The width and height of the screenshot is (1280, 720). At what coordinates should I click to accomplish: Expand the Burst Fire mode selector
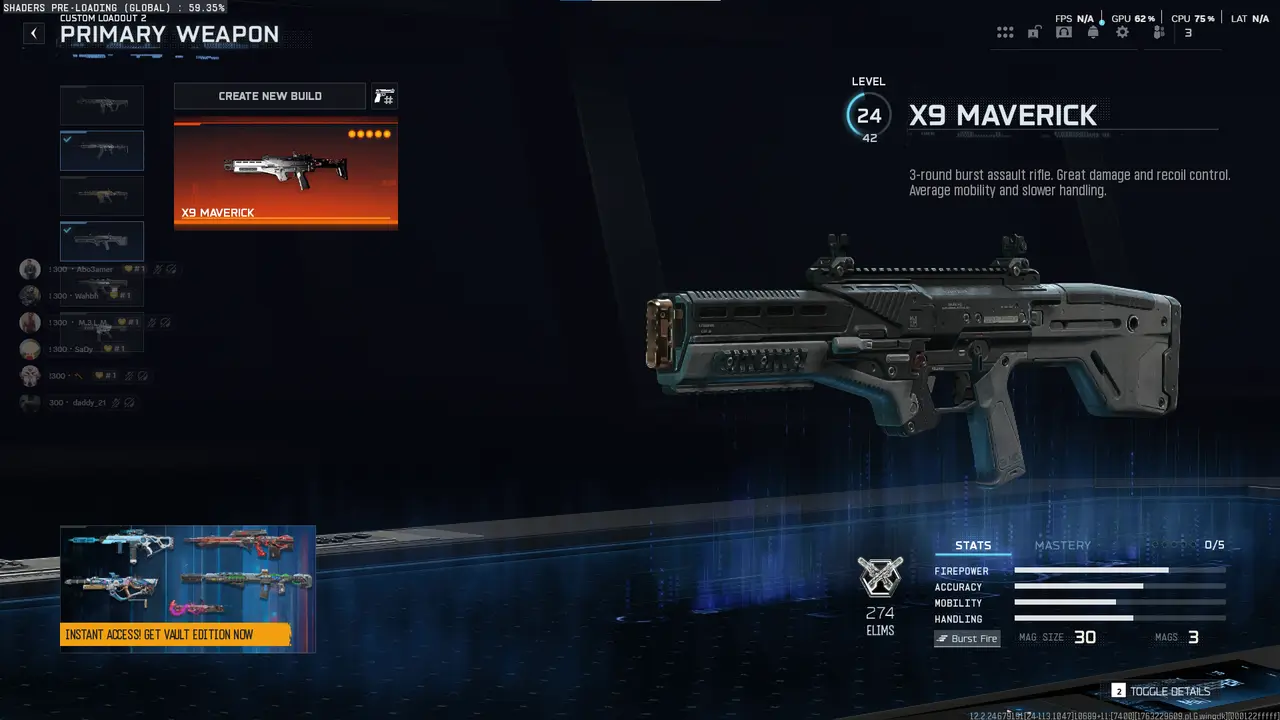[x=966, y=638]
